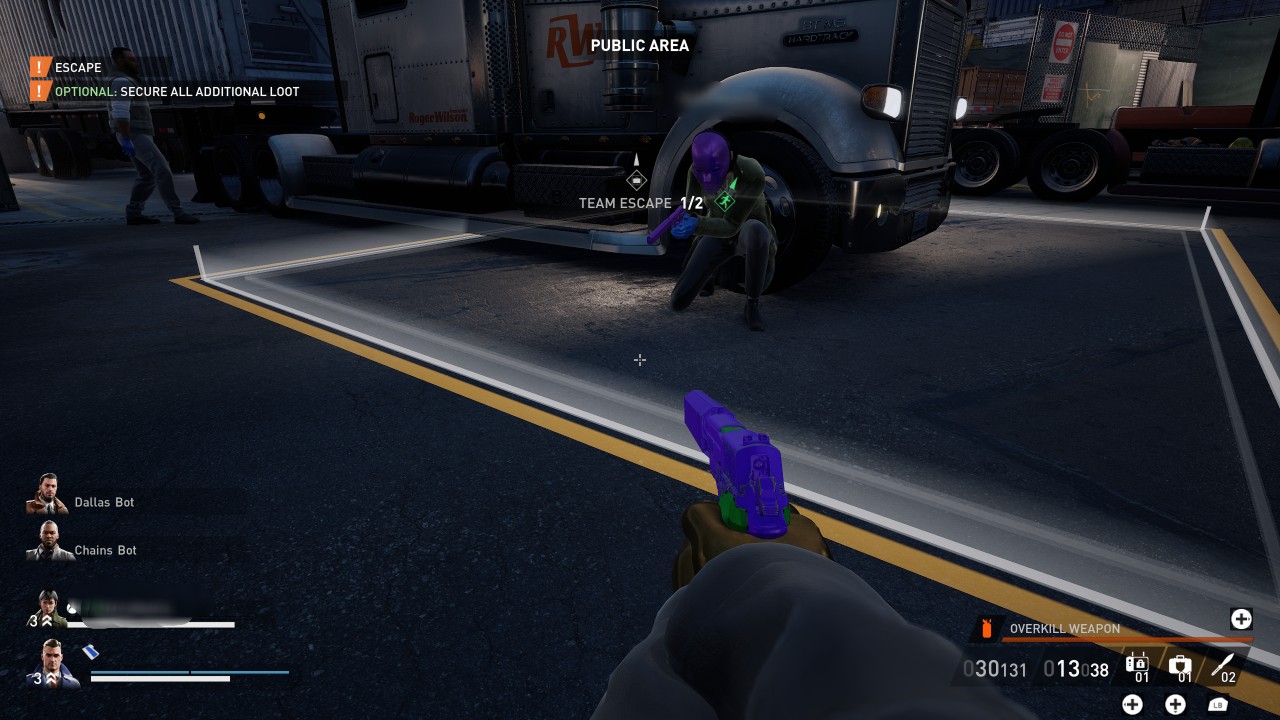Click the Team Escape diamond waypoint marker
Screen dimensions: 1280x720
(x=638, y=179)
